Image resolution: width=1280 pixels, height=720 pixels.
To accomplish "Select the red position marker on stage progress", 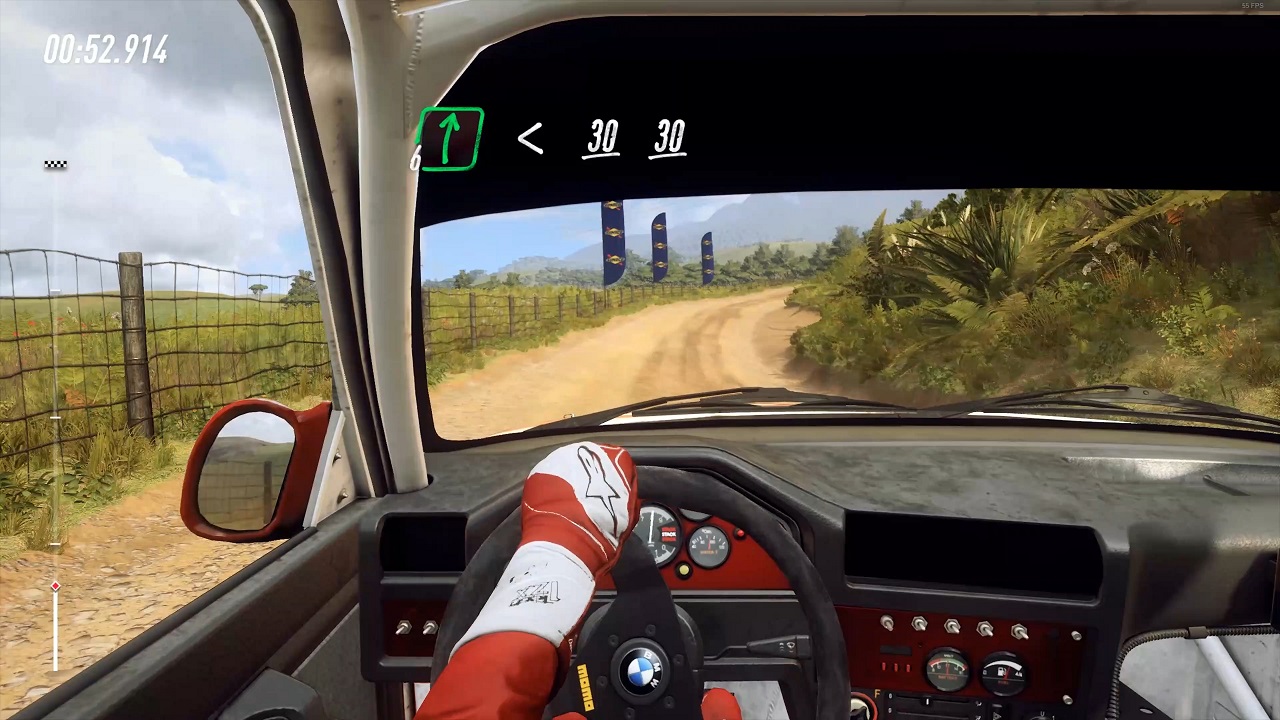I will (55, 586).
